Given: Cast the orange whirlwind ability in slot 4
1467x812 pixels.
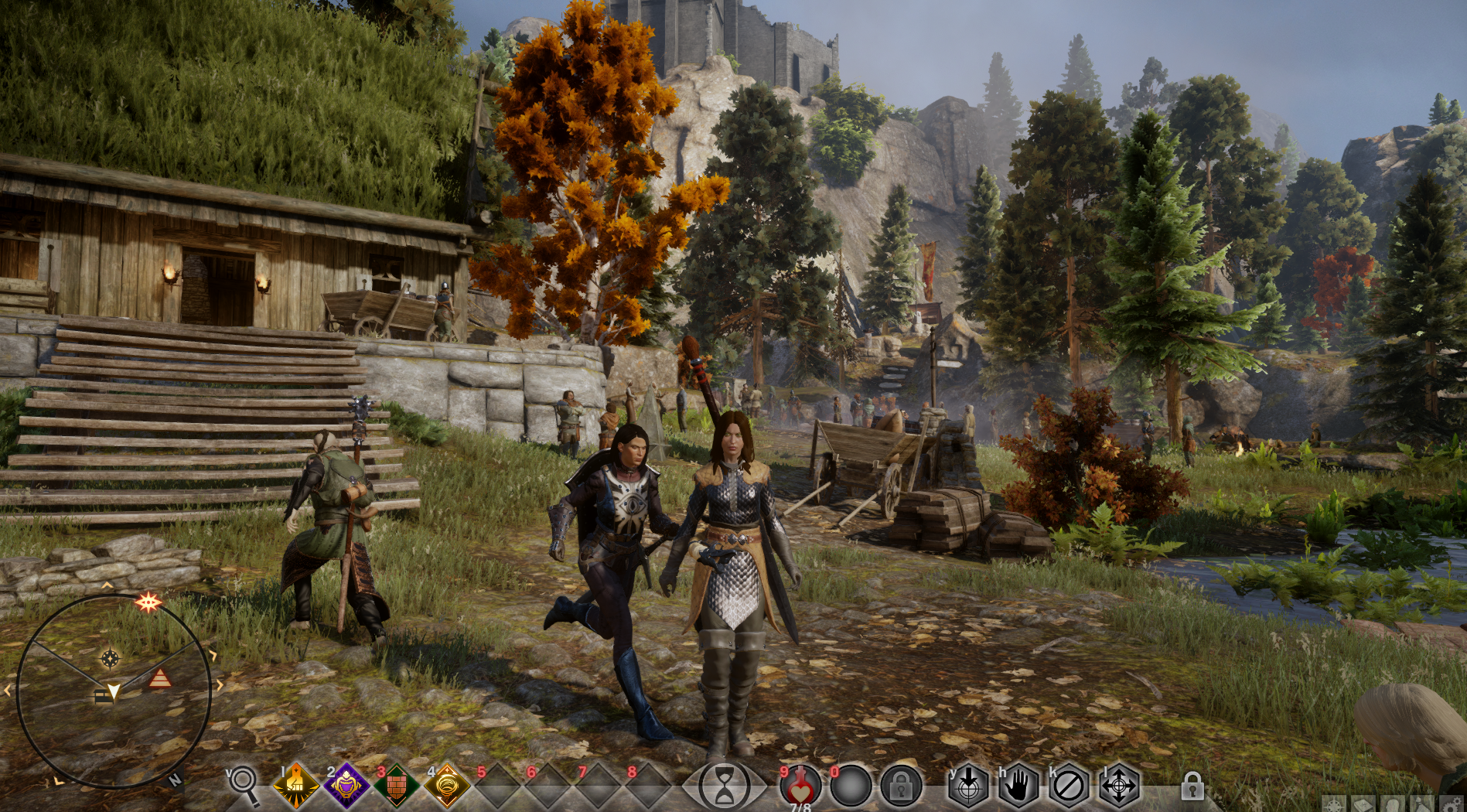Looking at the screenshot, I should click(448, 786).
